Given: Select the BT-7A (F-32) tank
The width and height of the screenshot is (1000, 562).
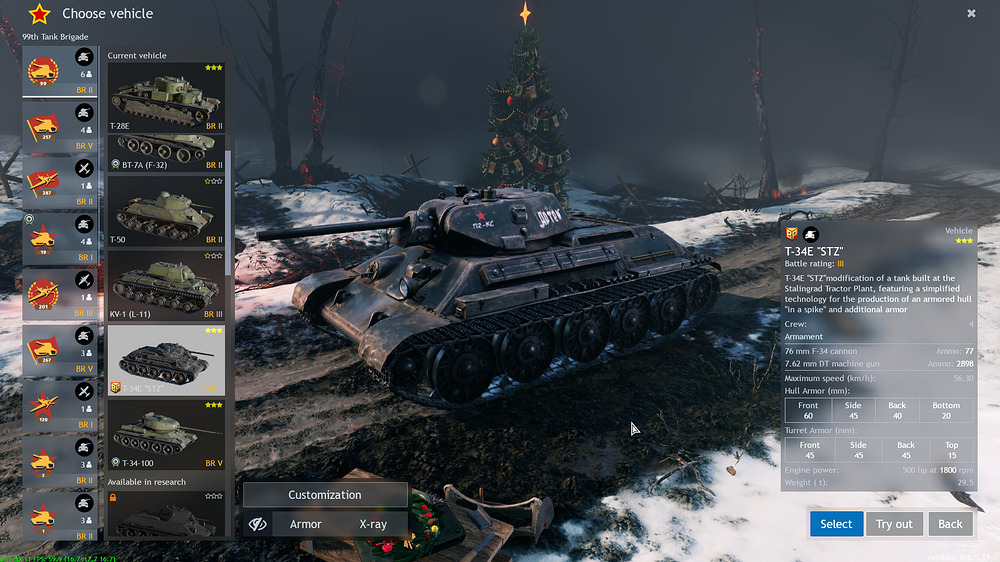Looking at the screenshot, I should pos(166,153).
